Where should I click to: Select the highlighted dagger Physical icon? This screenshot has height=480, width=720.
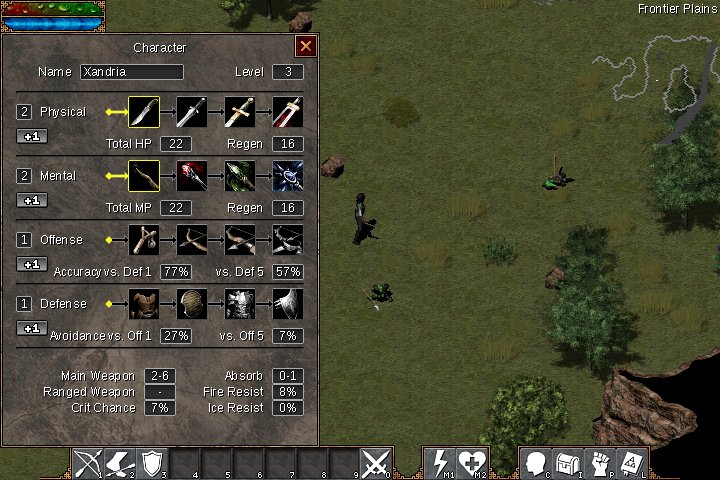tap(144, 112)
